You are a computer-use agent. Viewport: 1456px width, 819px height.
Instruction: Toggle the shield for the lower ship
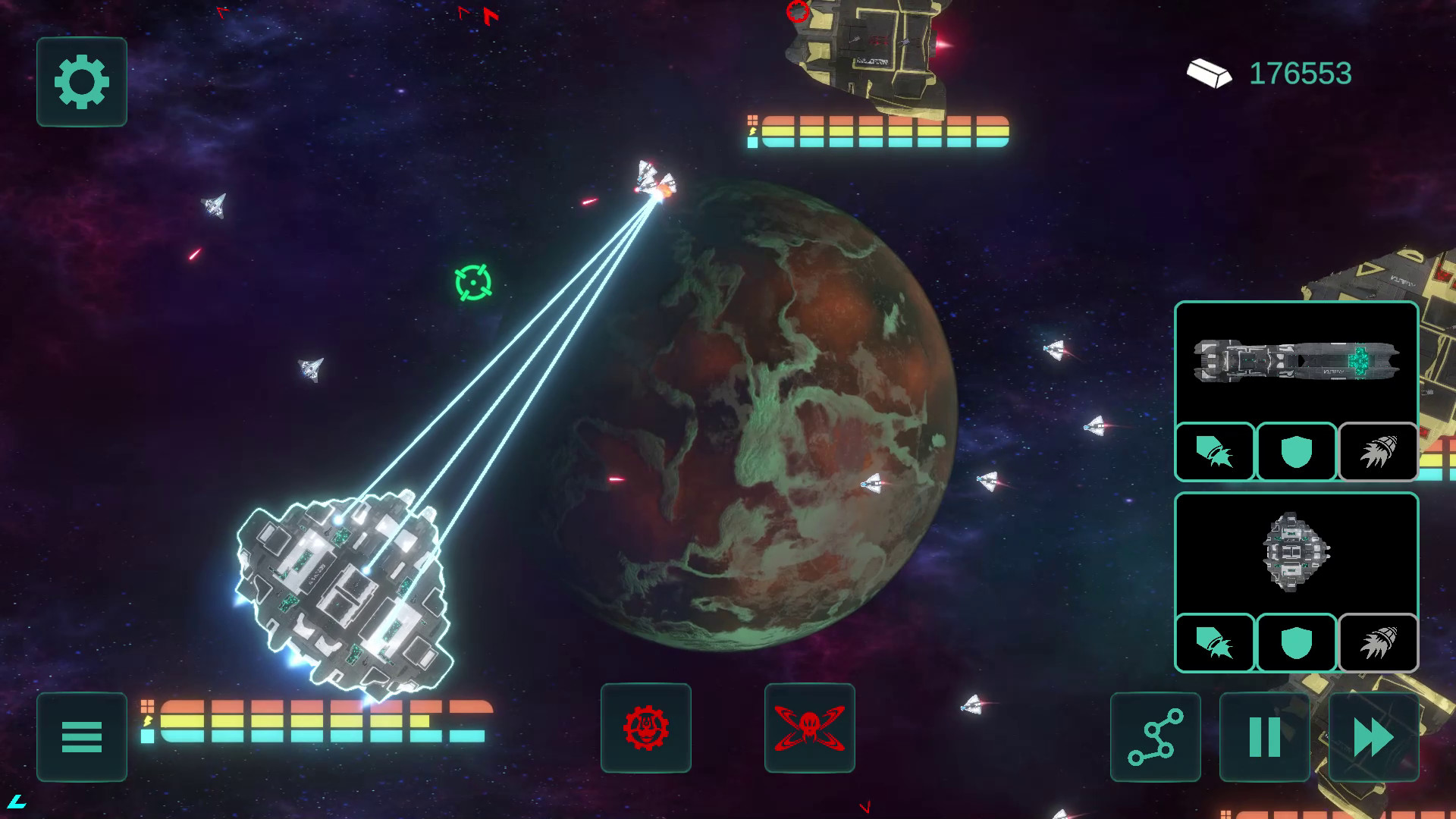pyautogui.click(x=1295, y=644)
